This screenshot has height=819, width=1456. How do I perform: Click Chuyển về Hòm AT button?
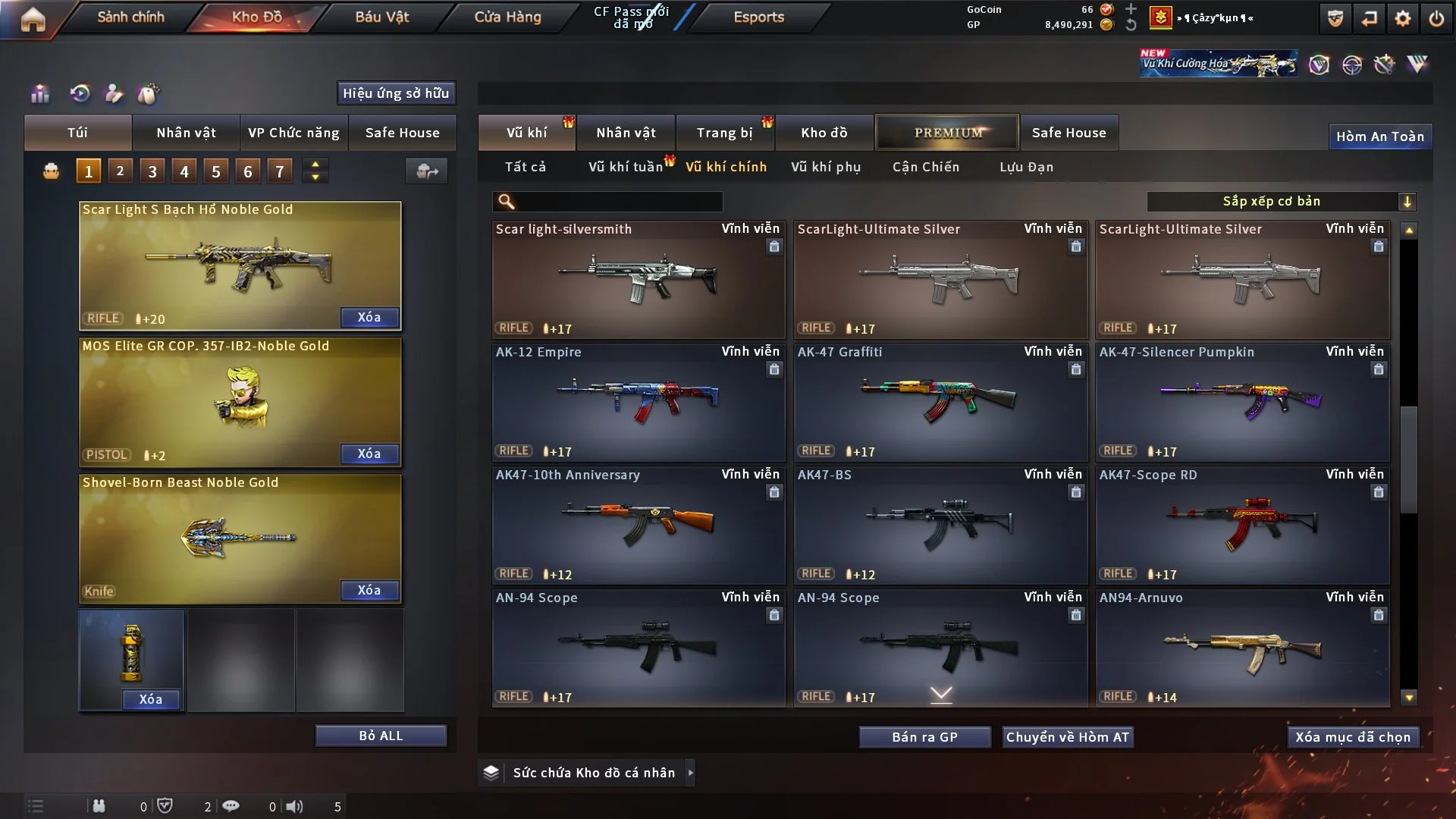(1068, 737)
